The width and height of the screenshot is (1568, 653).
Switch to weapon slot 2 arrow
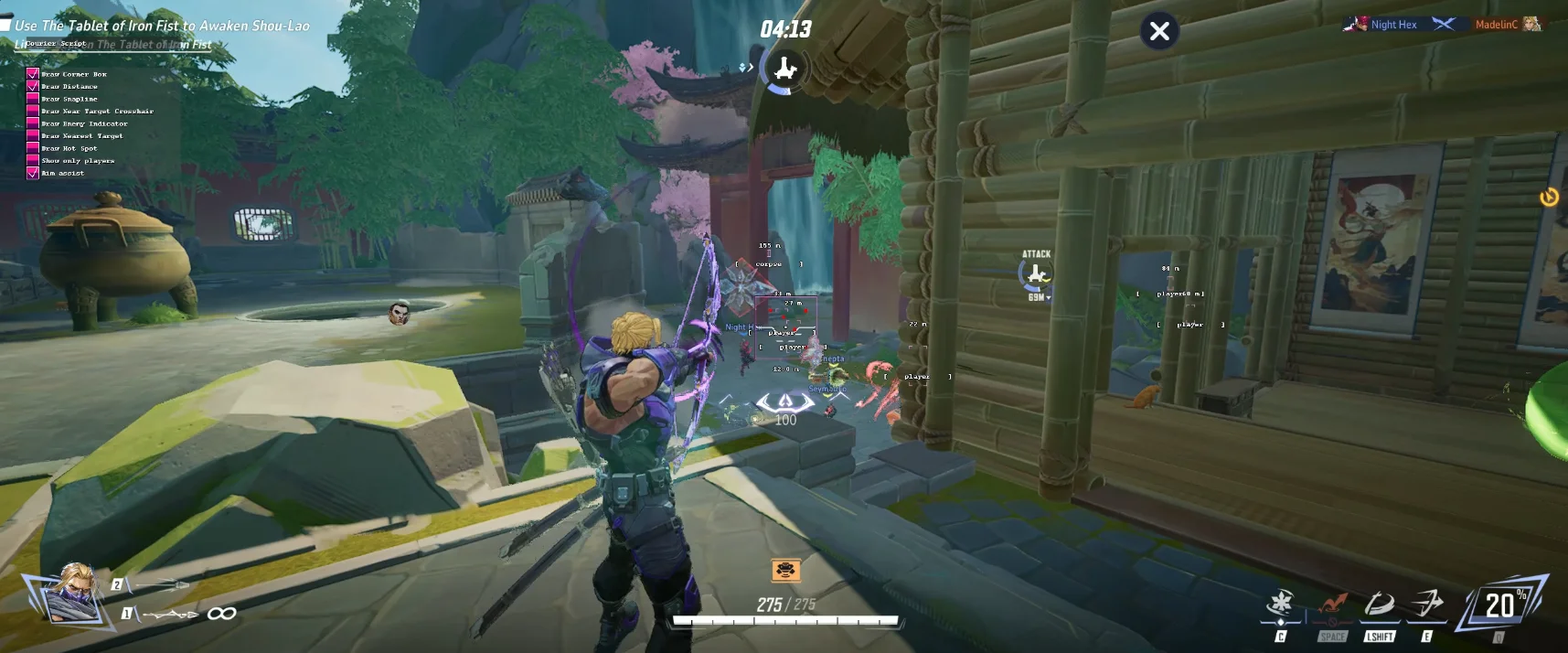tap(155, 584)
